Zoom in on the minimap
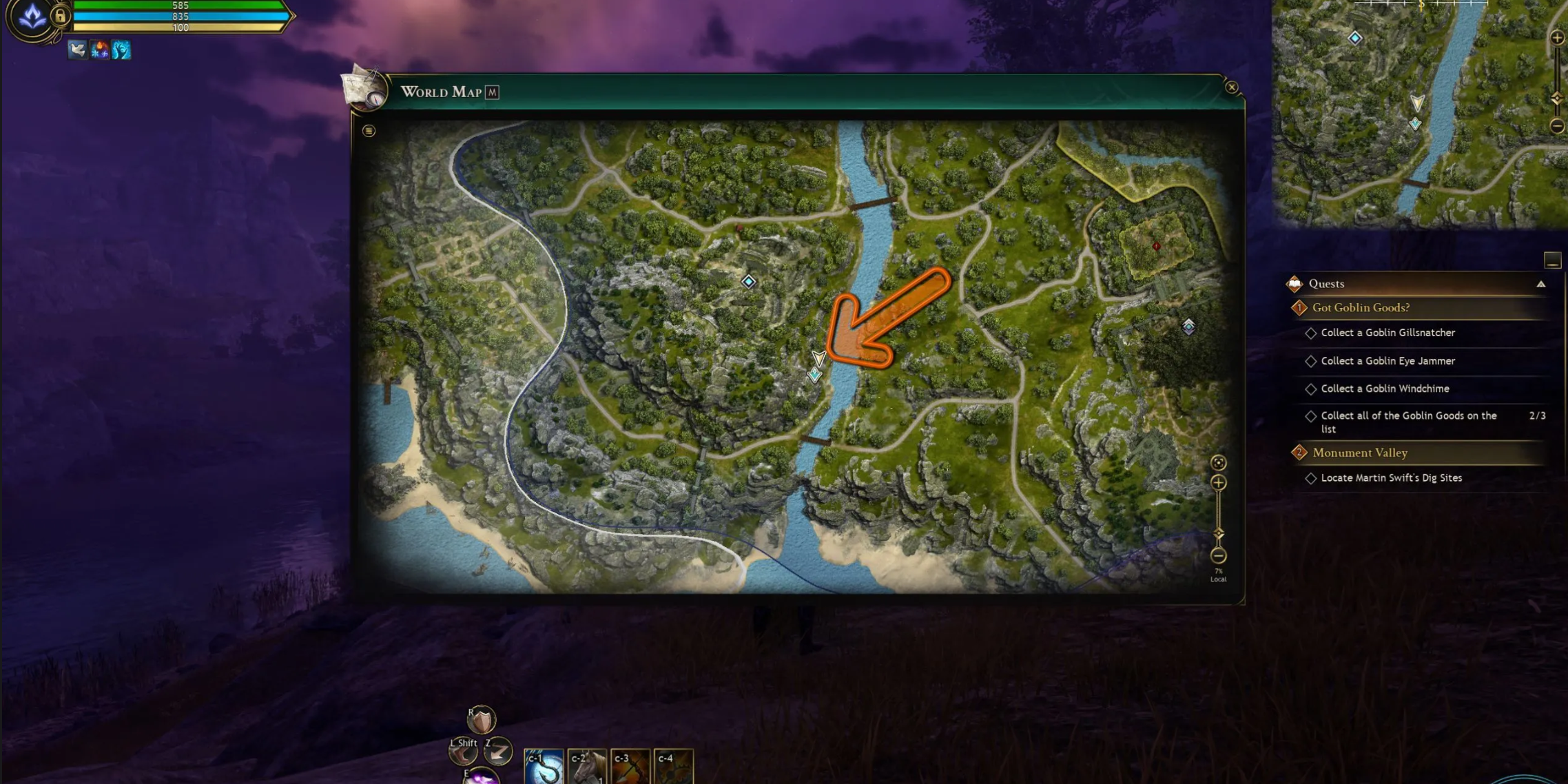 [x=1557, y=38]
